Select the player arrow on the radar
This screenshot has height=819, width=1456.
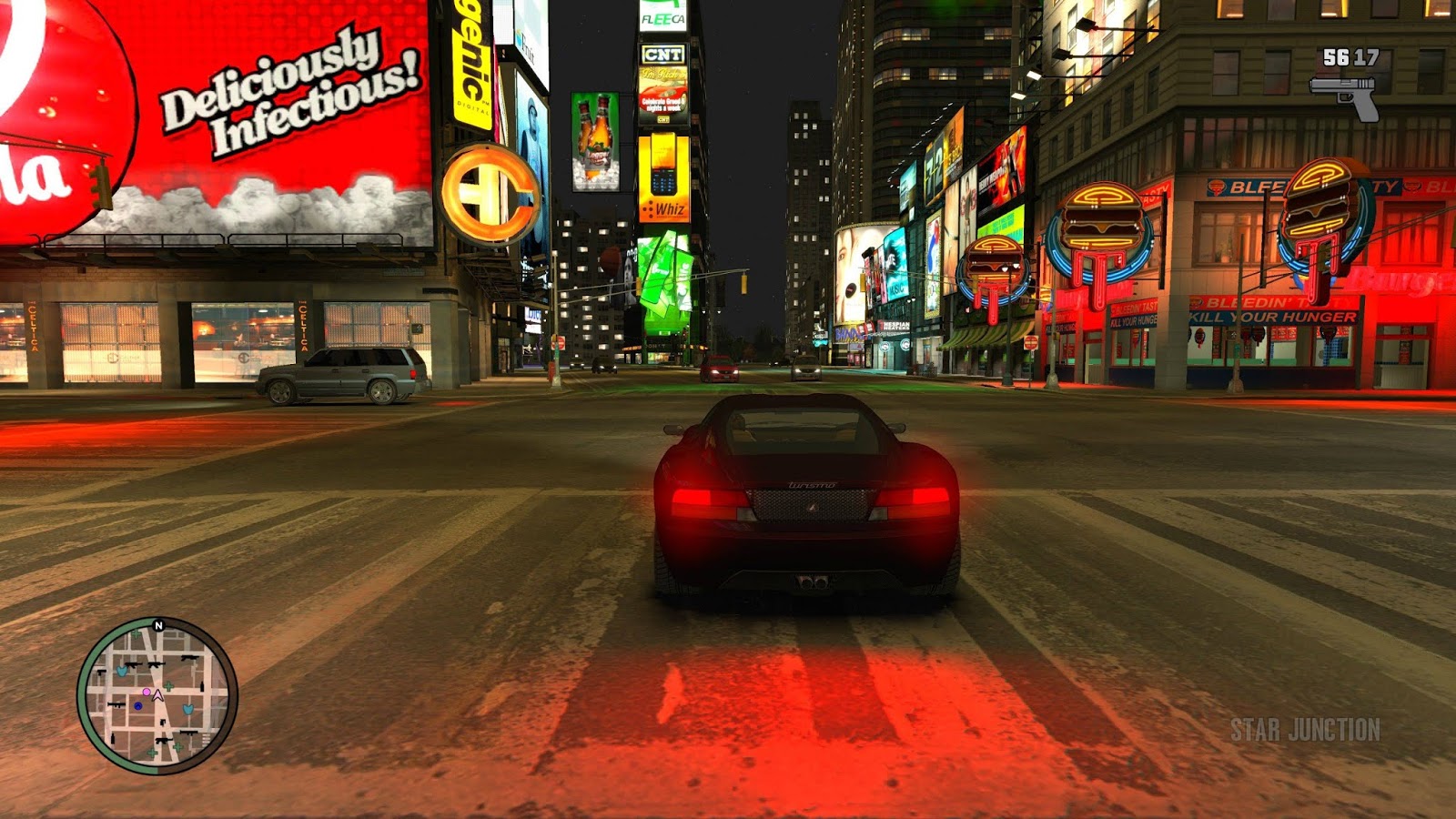(157, 696)
